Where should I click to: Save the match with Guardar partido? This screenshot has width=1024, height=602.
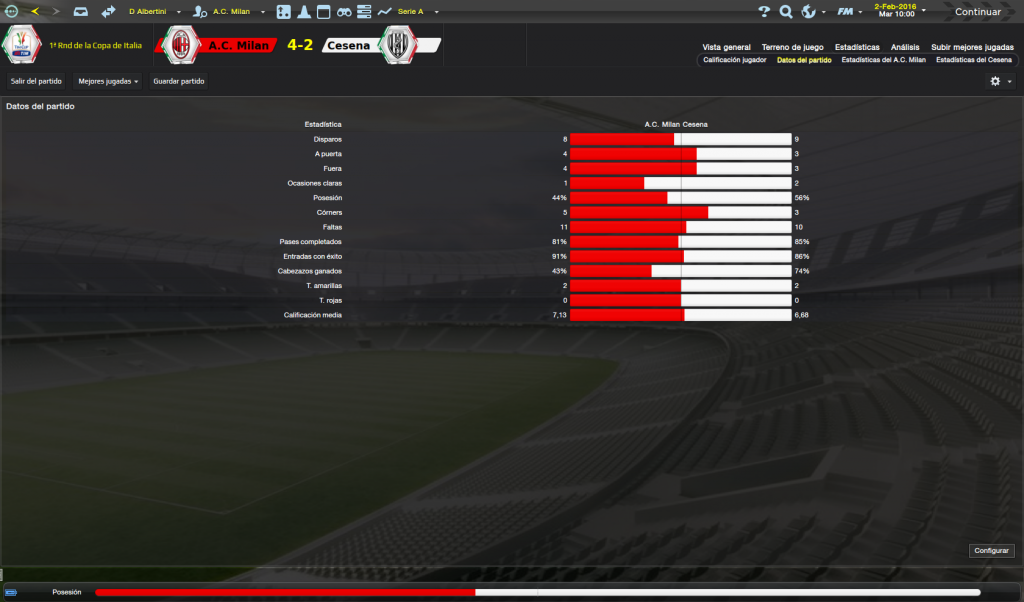coord(178,80)
